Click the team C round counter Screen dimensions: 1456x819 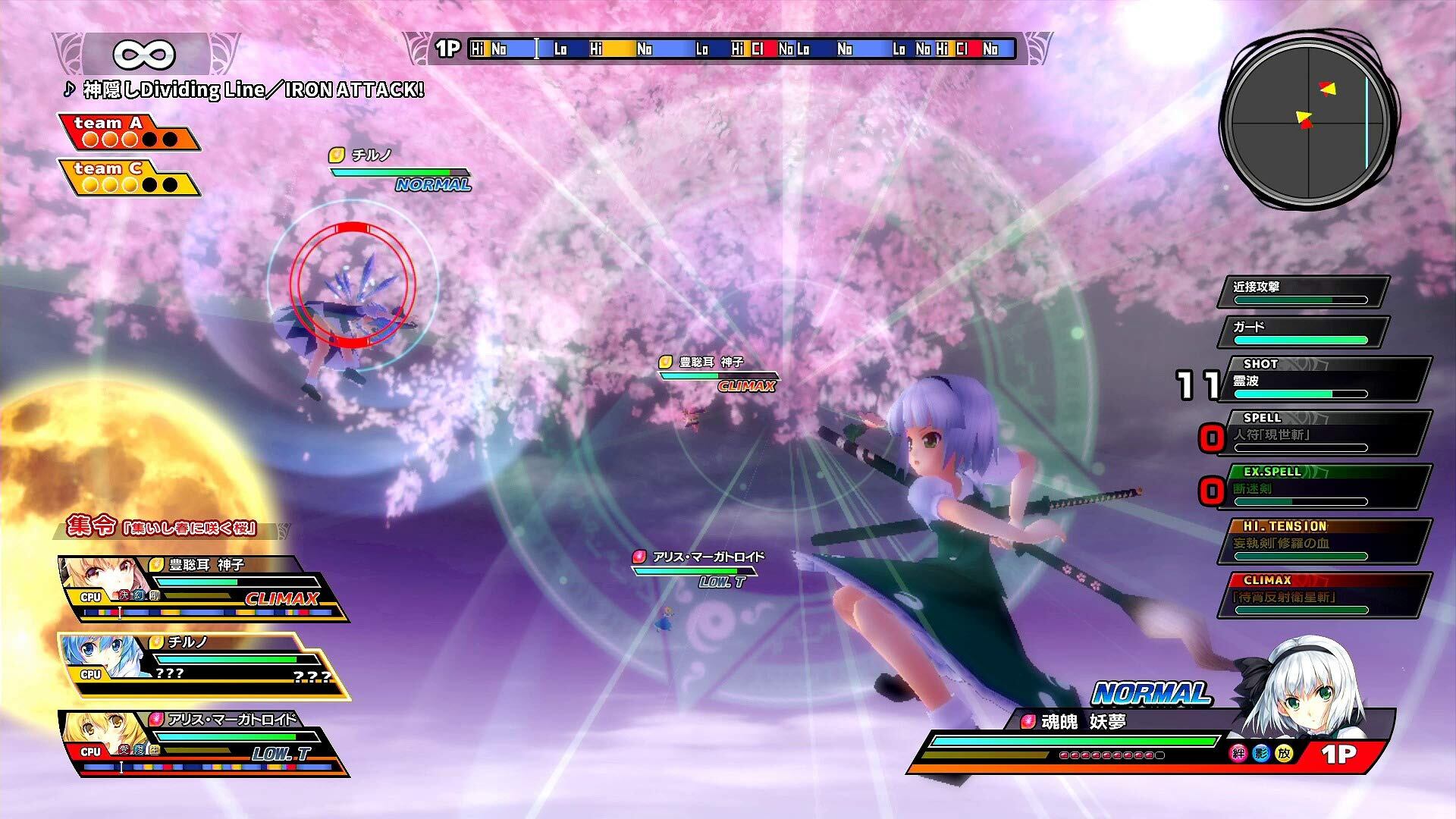(x=129, y=177)
